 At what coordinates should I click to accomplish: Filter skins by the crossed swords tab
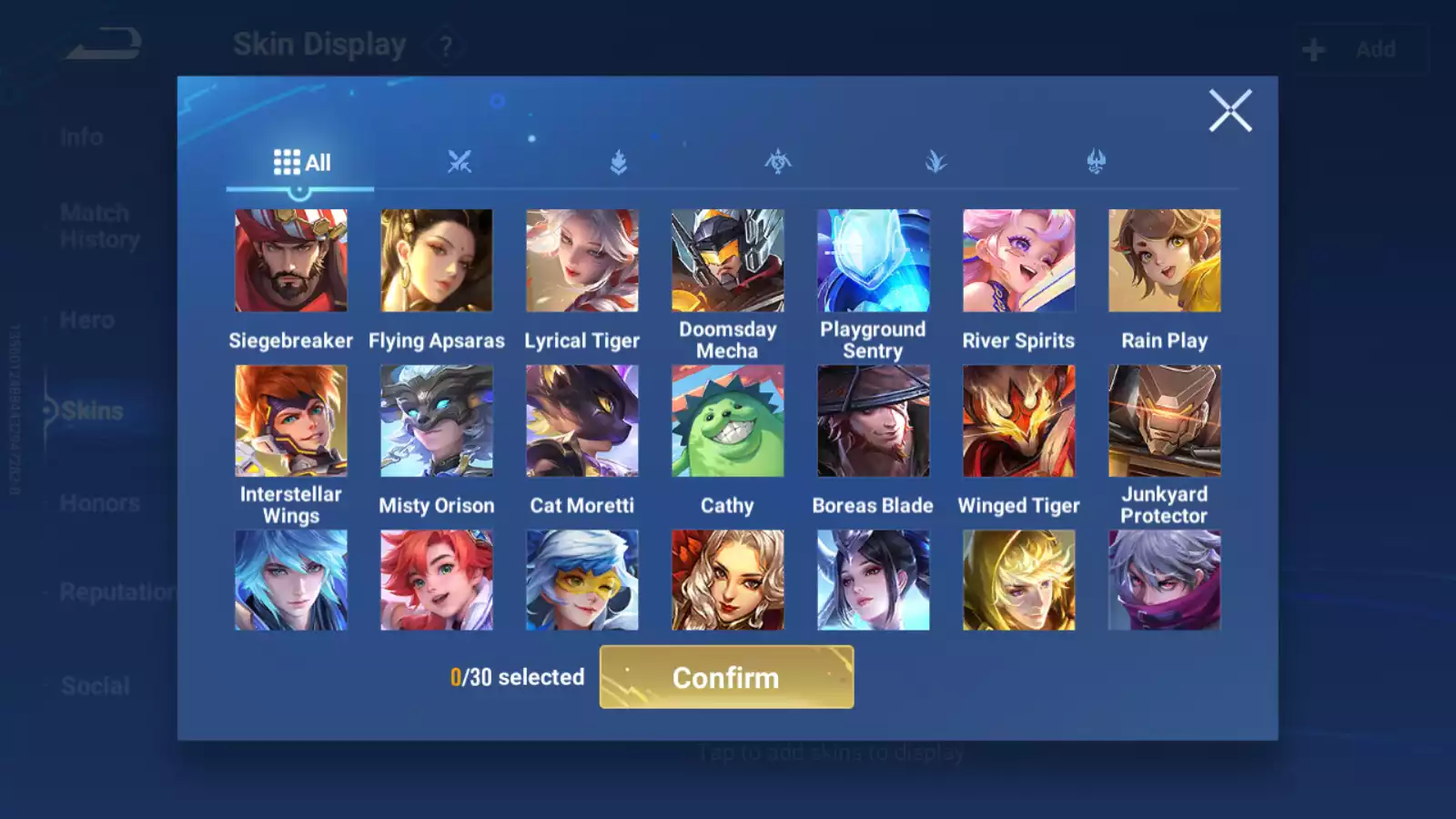[460, 163]
